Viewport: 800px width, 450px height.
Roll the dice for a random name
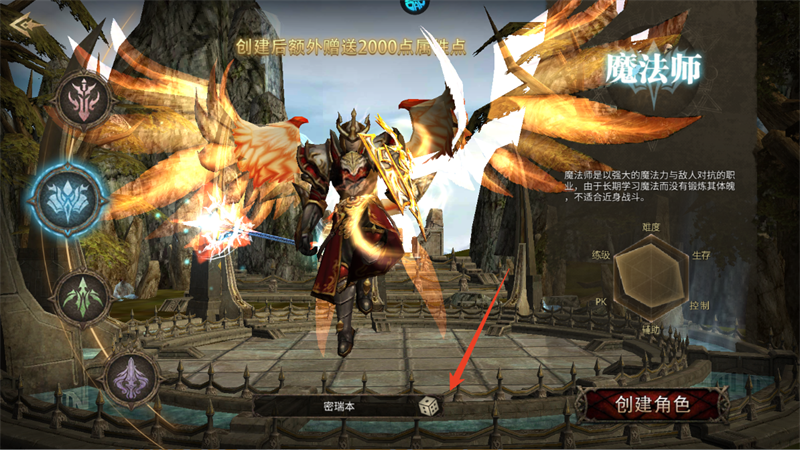point(427,407)
